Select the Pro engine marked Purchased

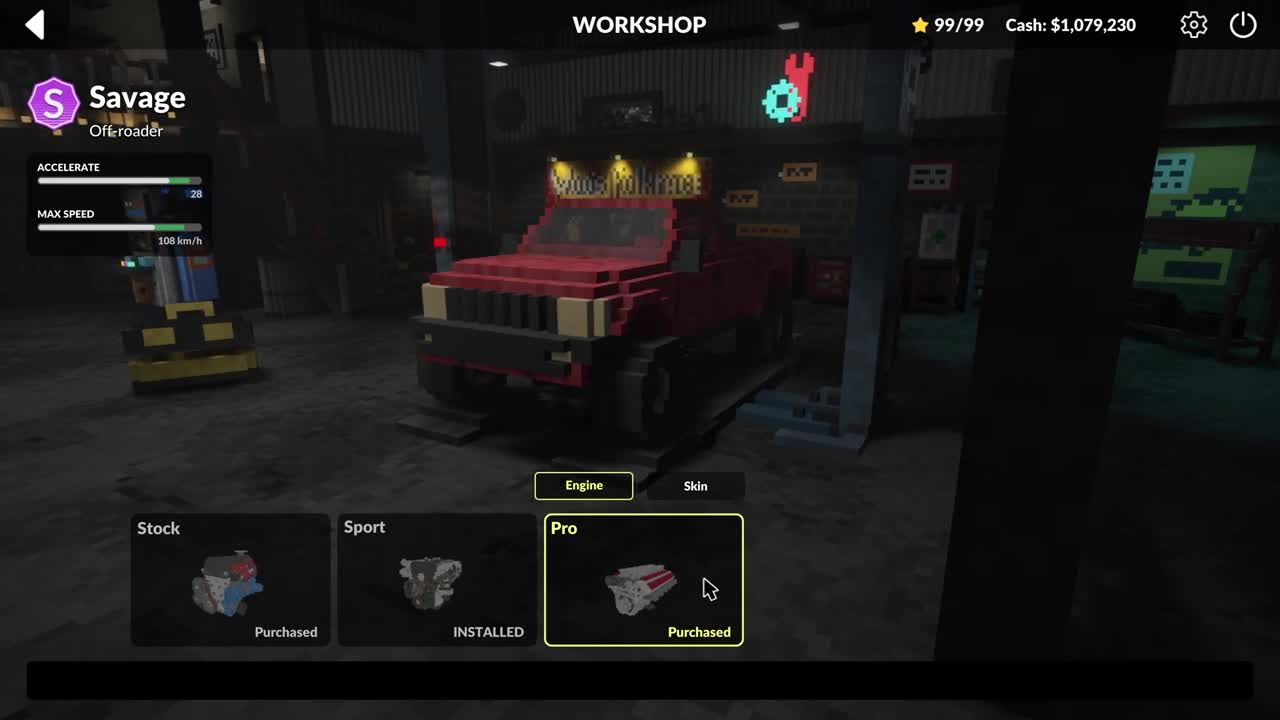point(643,580)
